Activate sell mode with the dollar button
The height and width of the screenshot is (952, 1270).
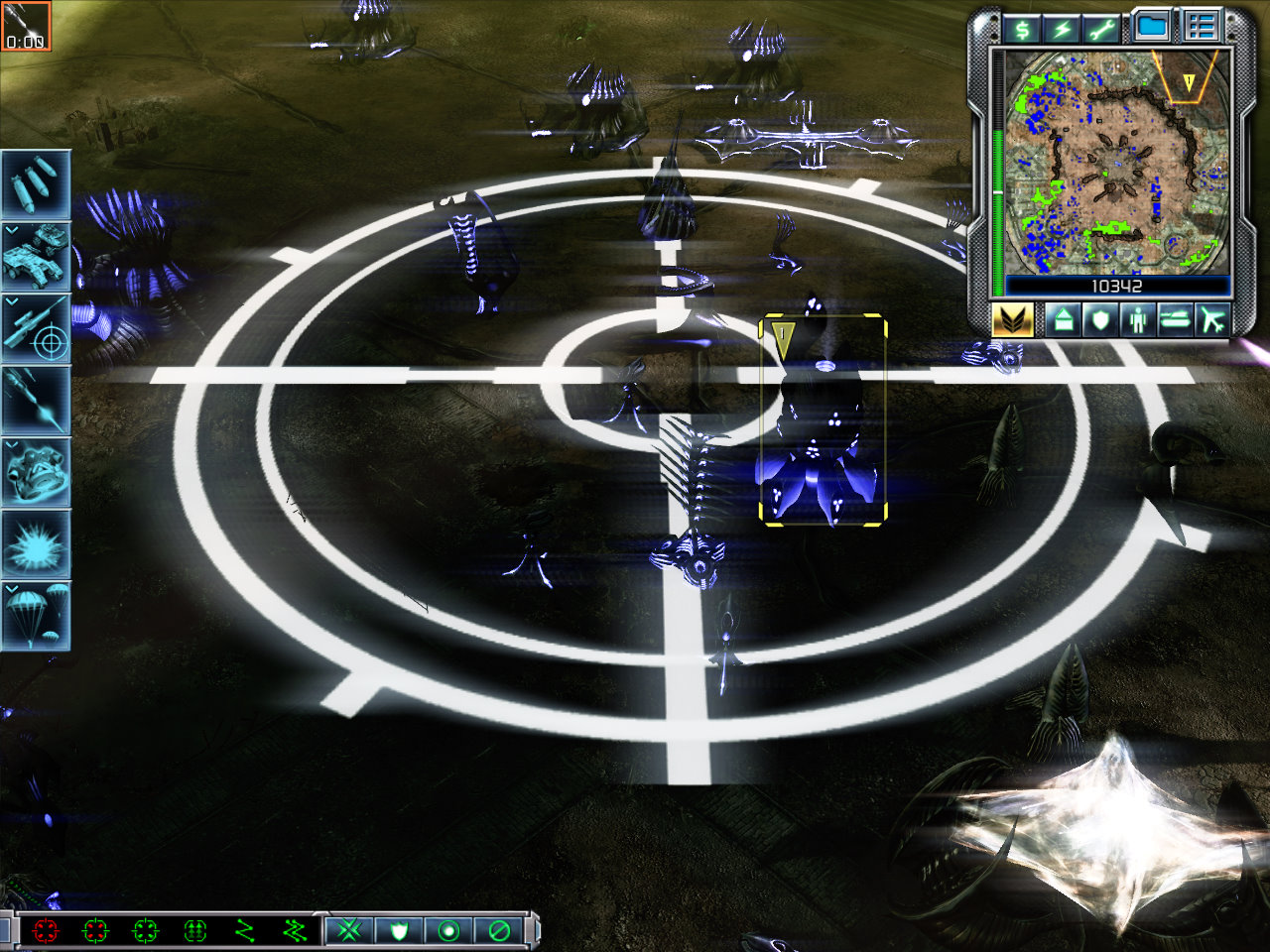point(1023,29)
